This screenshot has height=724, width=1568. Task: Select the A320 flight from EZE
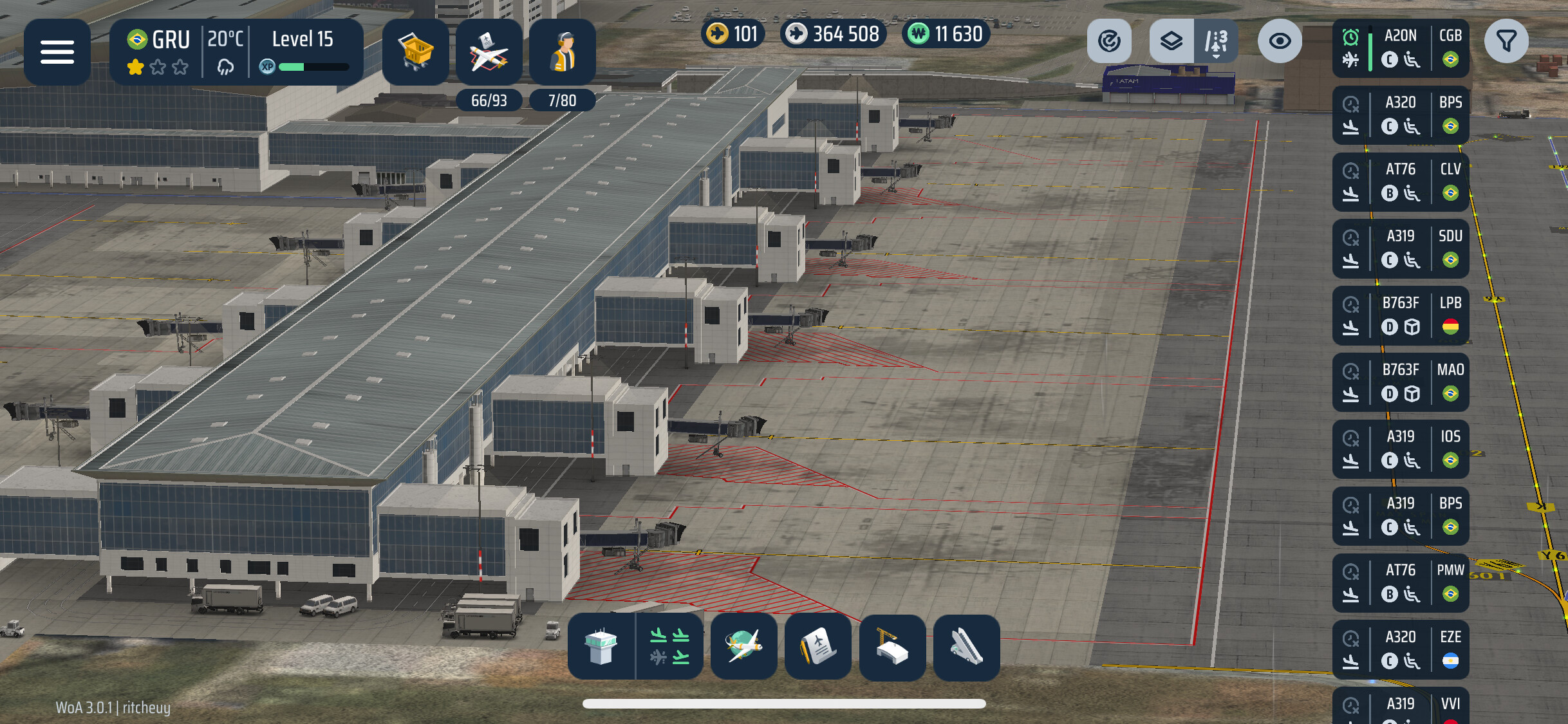1401,649
